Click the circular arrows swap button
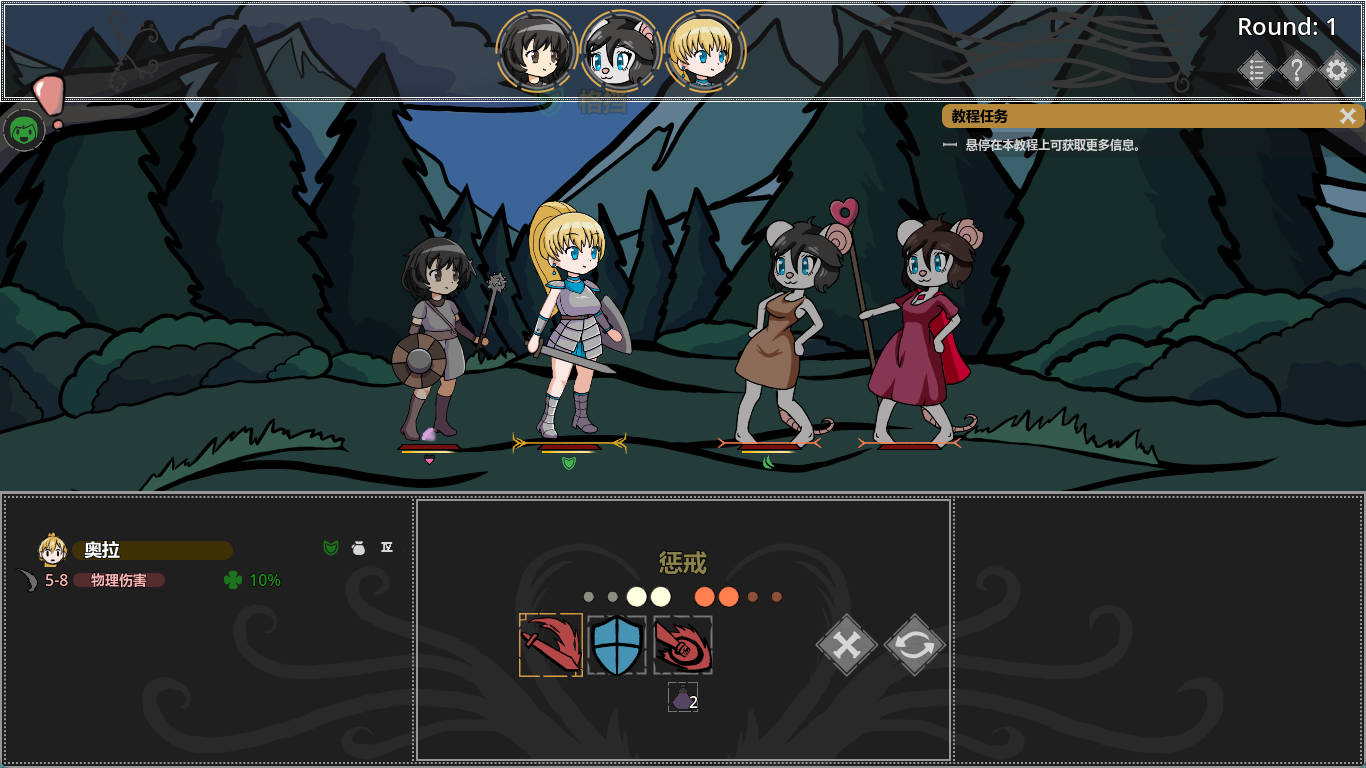This screenshot has height=768, width=1366. (915, 645)
